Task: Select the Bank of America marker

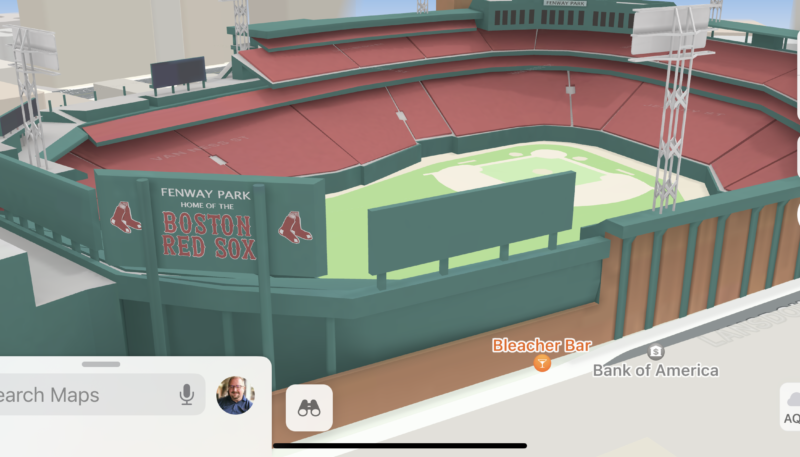Action: point(656,352)
